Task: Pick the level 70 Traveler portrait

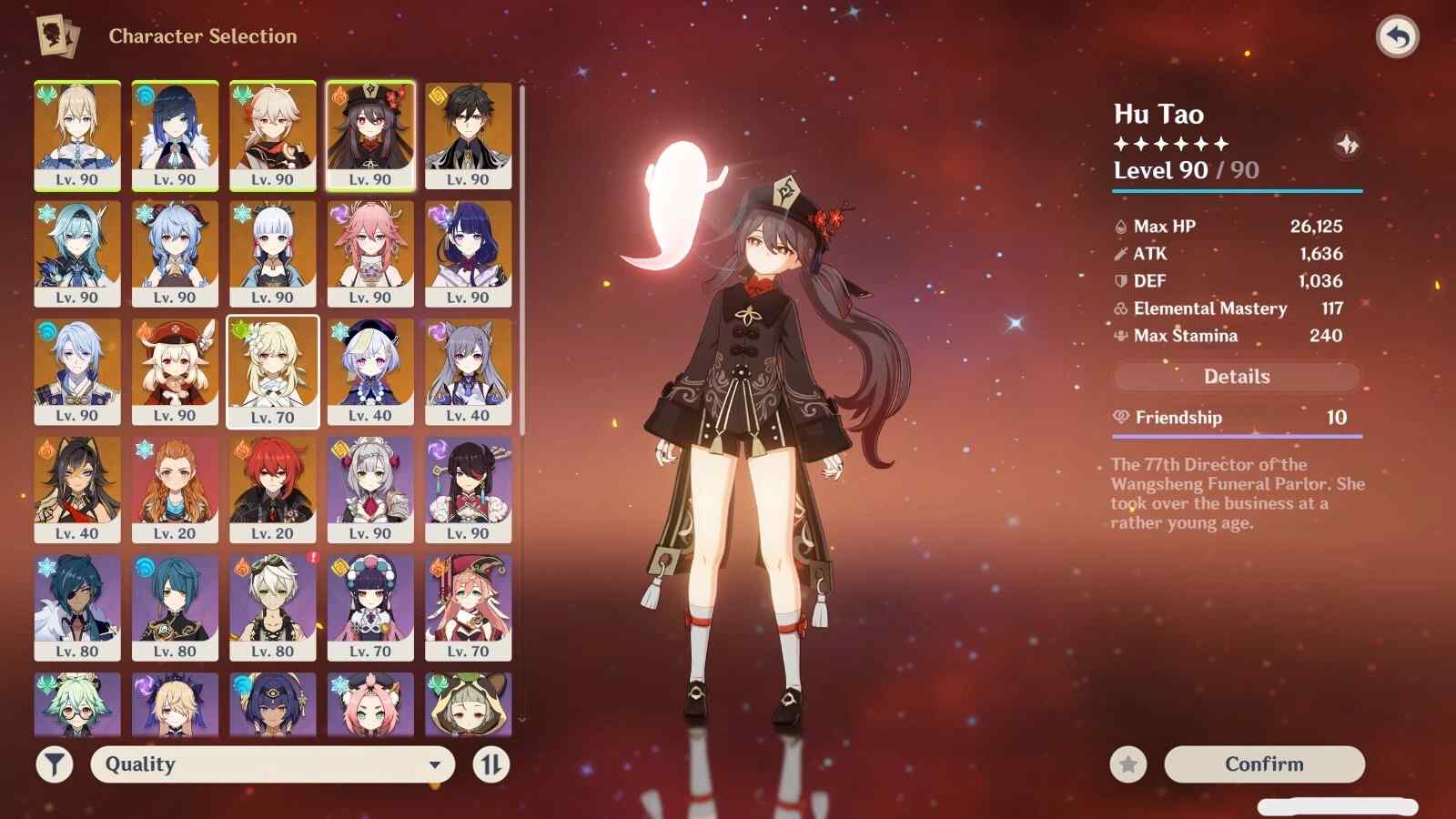Action: click(272, 371)
